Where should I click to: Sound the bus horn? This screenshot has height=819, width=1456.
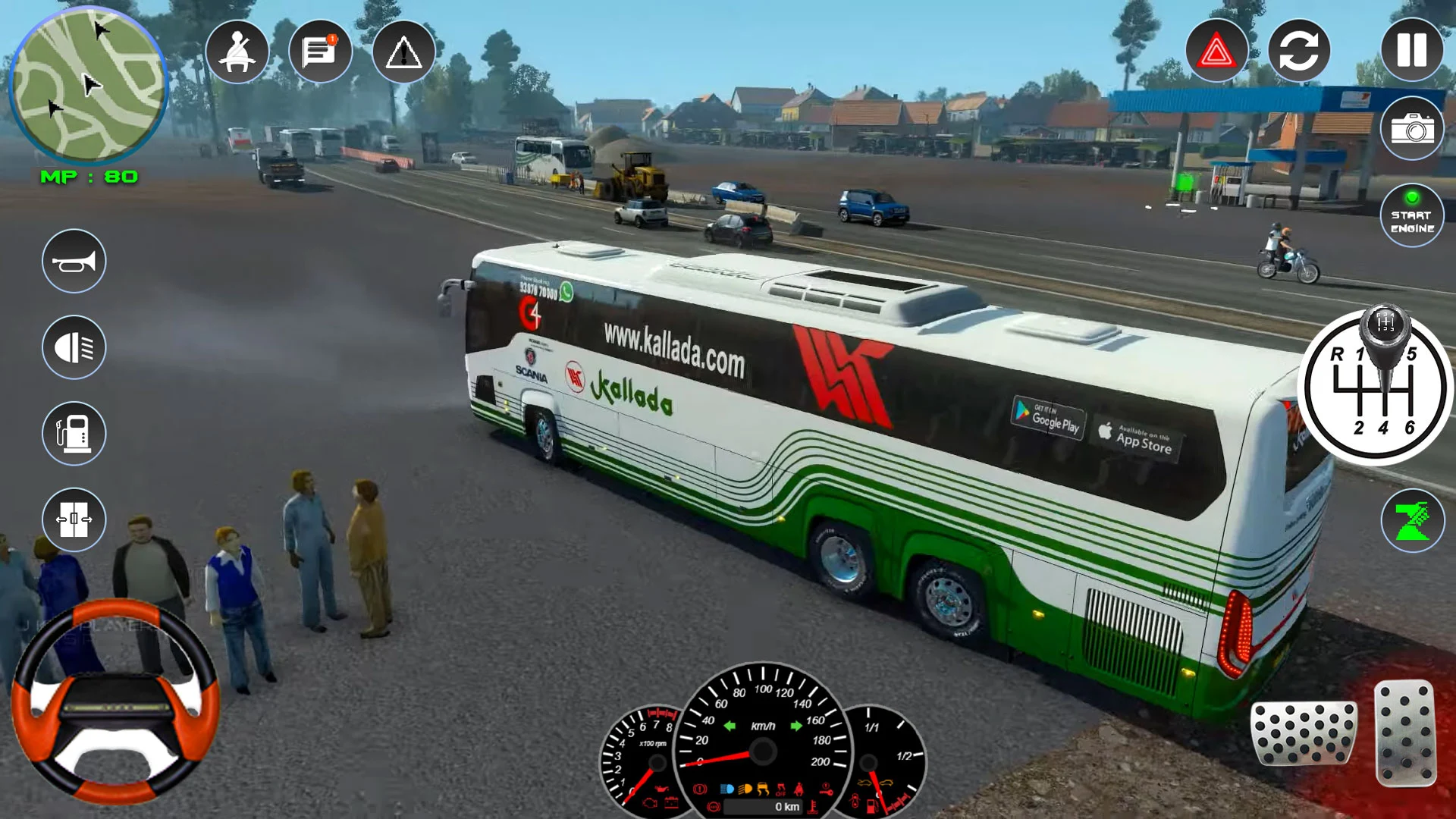pos(73,260)
